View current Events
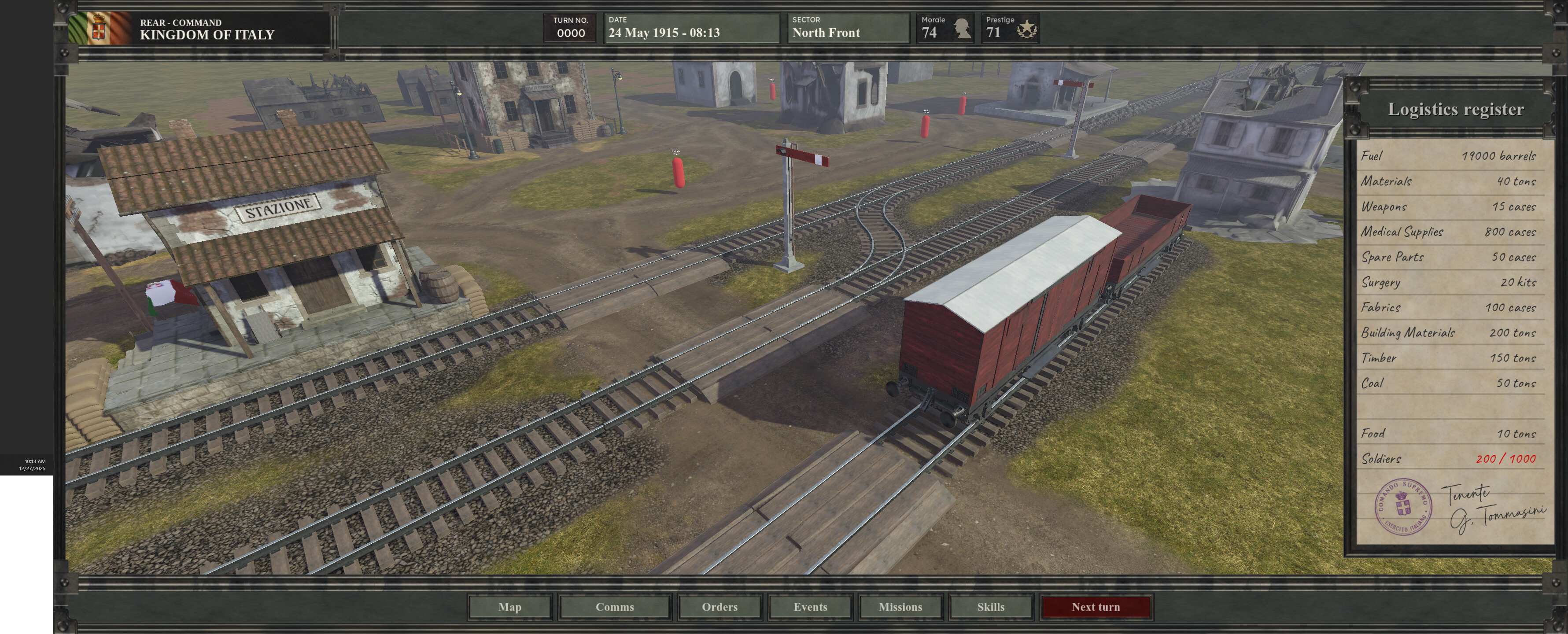The image size is (1568, 634). [810, 607]
